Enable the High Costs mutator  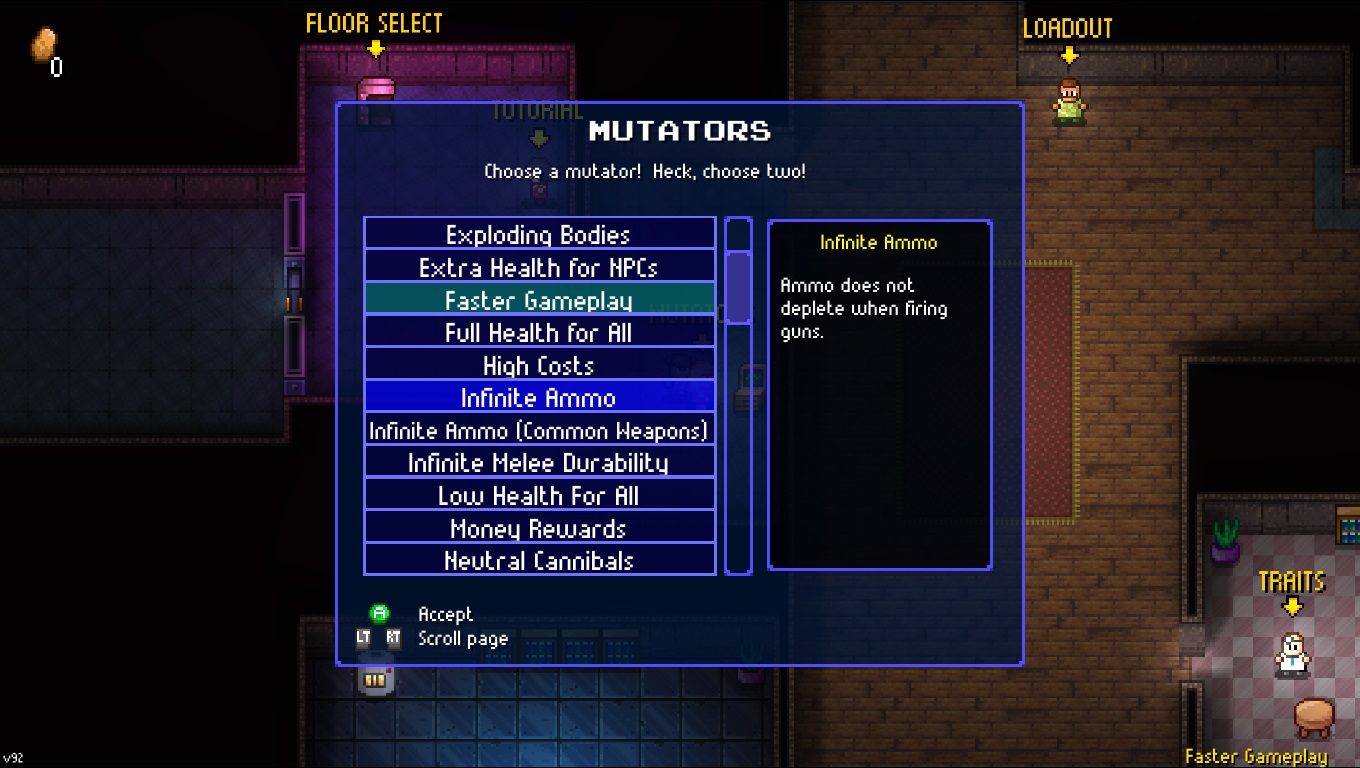539,365
